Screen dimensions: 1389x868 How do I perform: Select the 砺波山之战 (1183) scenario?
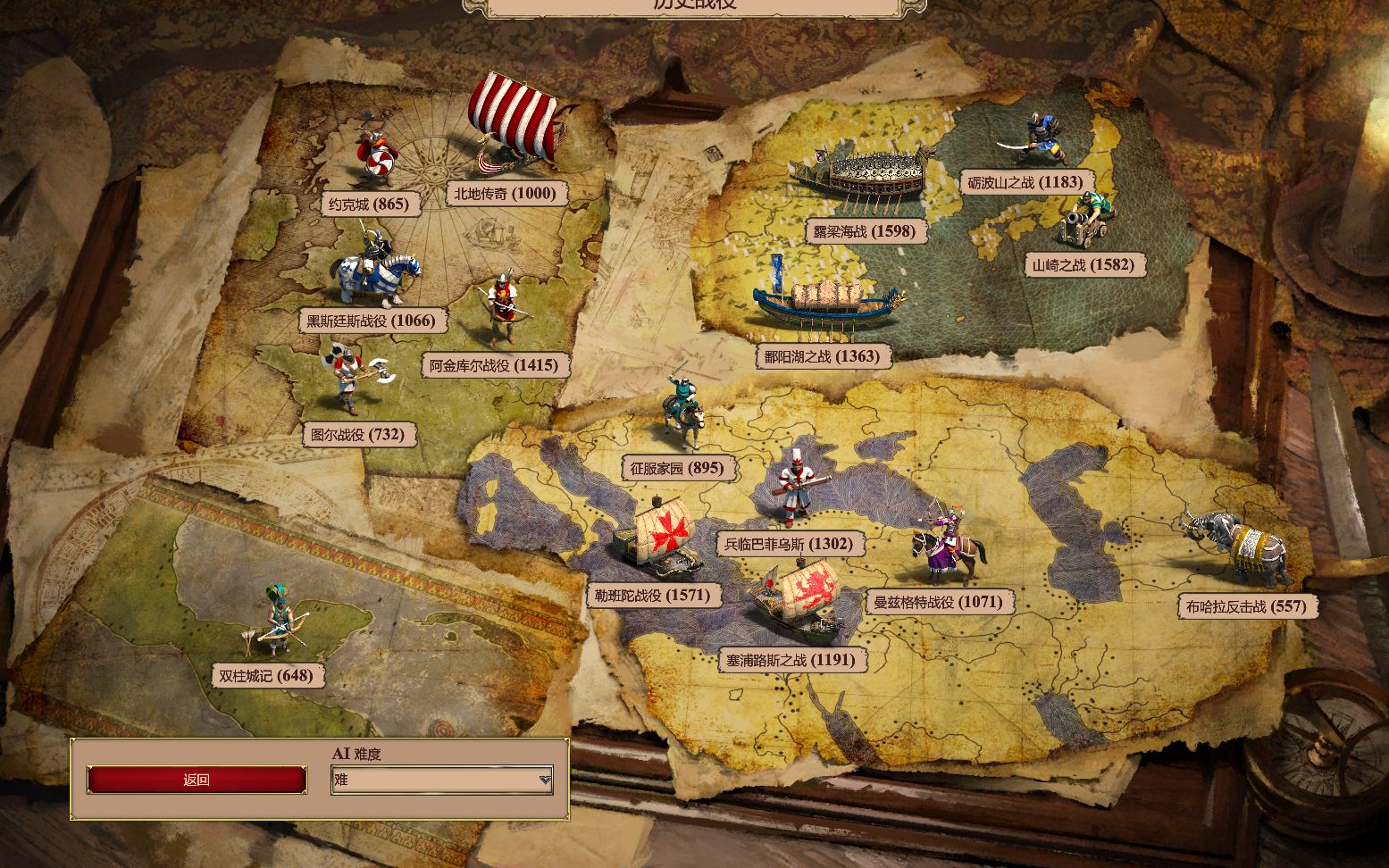pyautogui.click(x=1025, y=182)
